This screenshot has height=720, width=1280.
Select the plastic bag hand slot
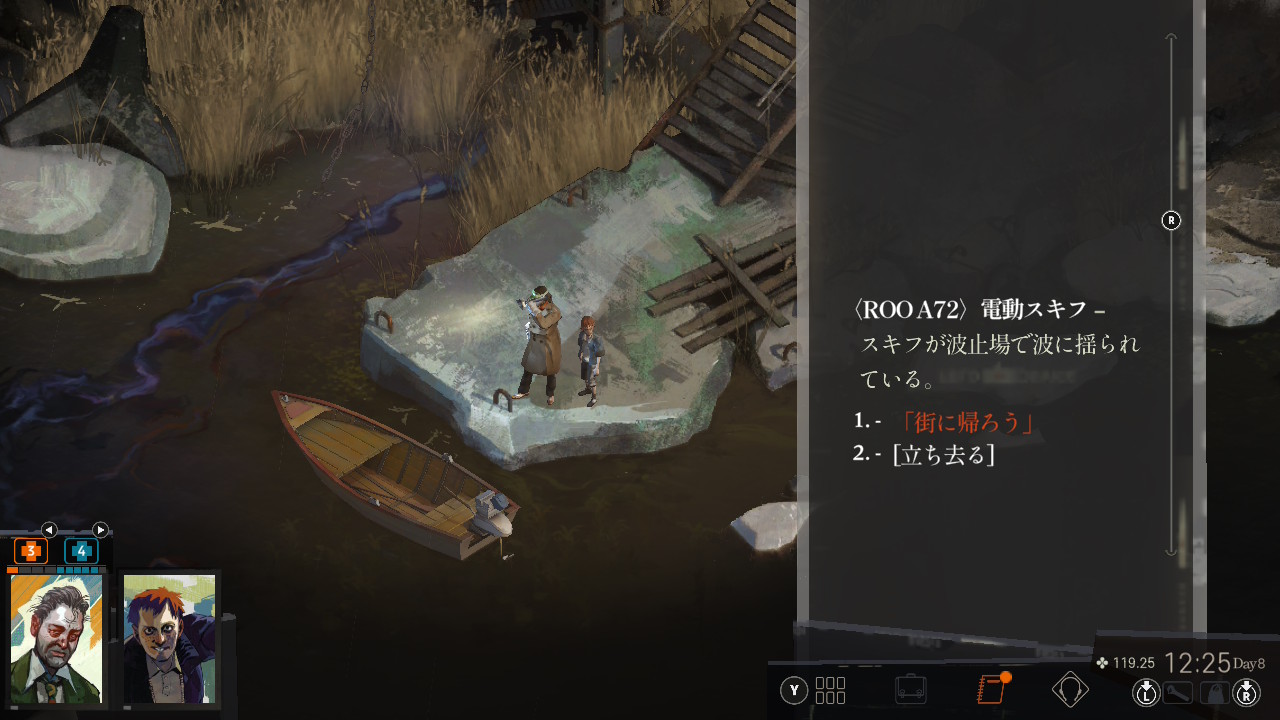[x=1214, y=691]
